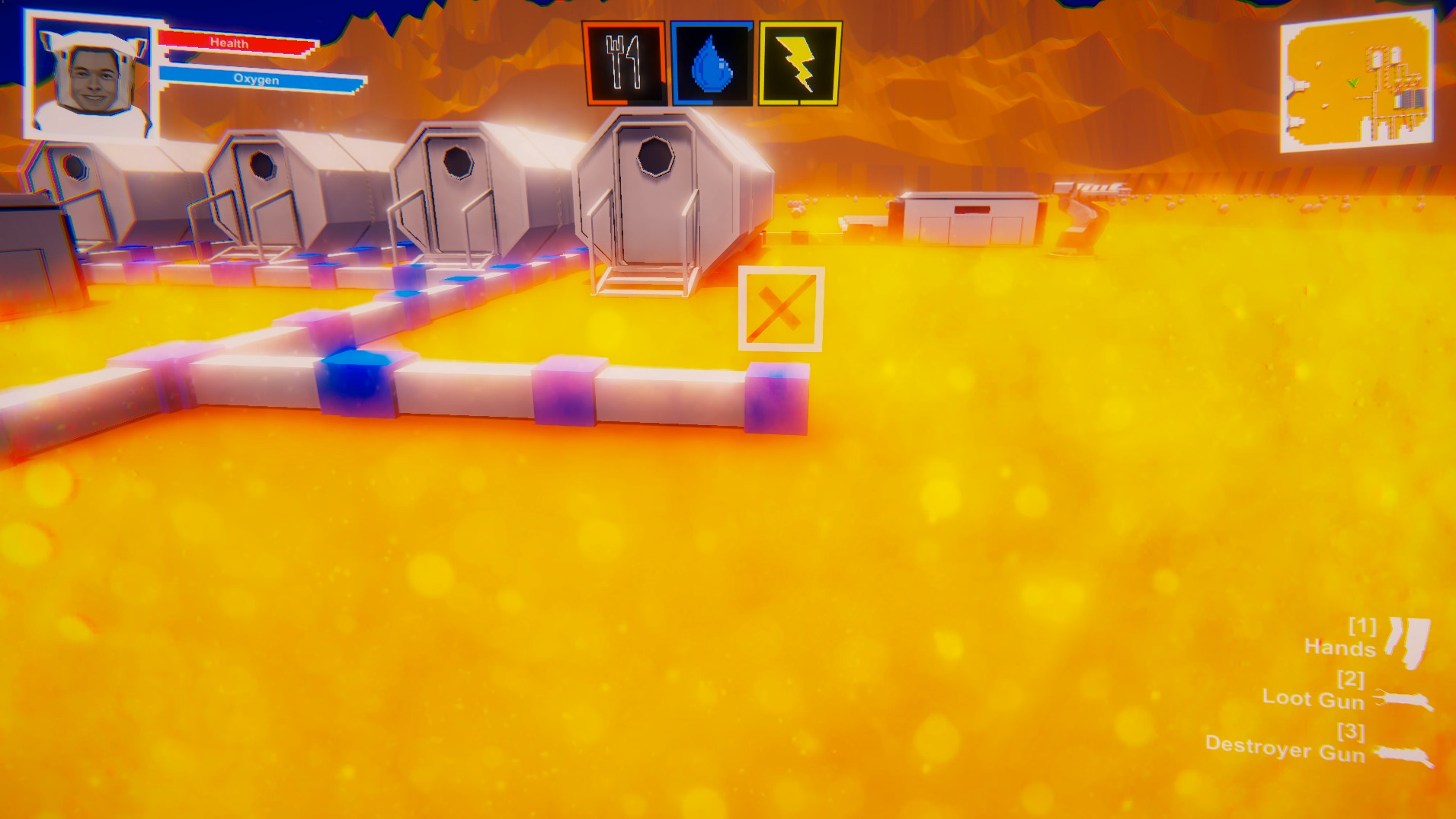Select the food/hunger fork icon
1456x819 pixels.
[623, 61]
